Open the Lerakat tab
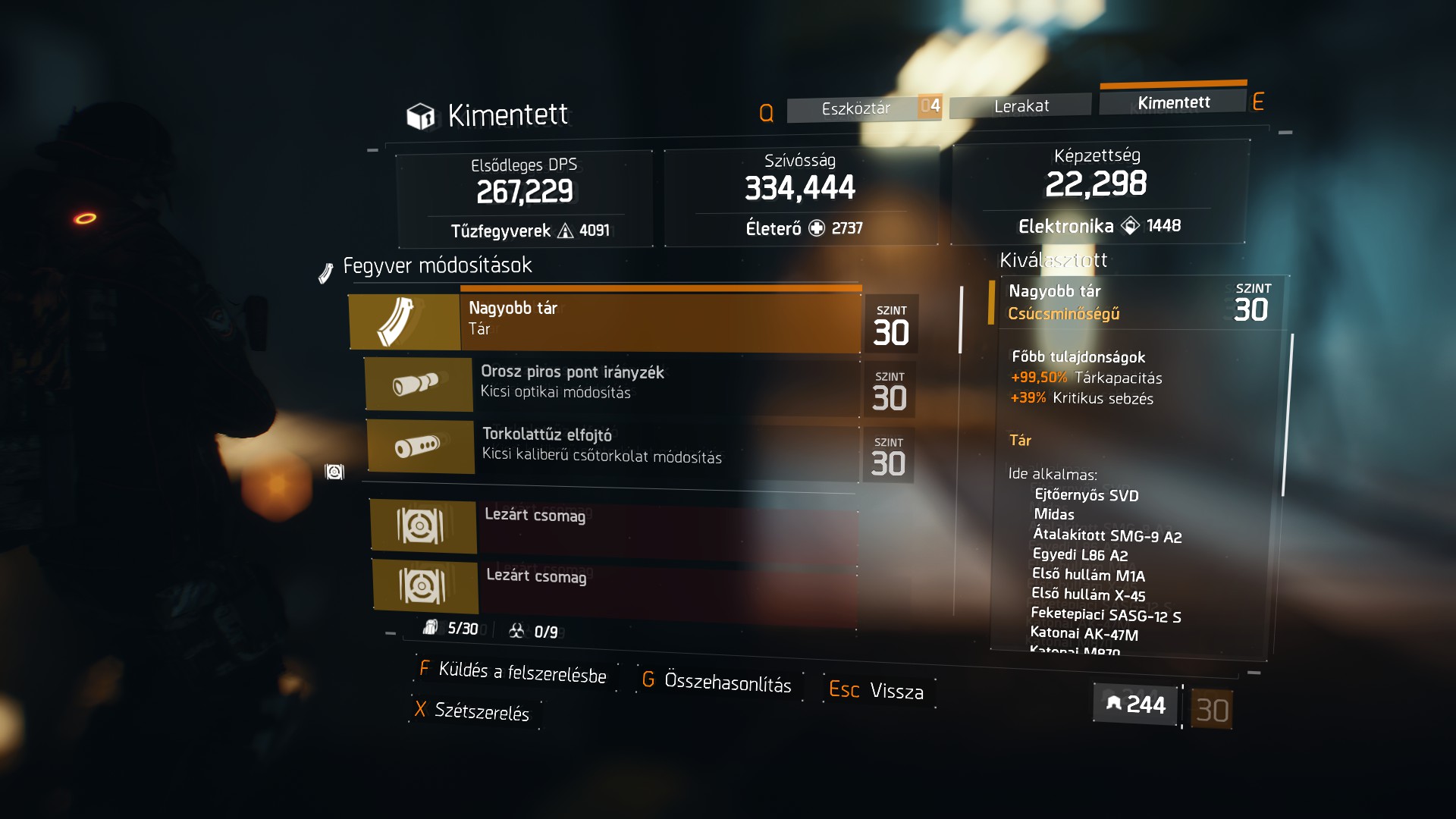This screenshot has height=819, width=1456. 1021,106
